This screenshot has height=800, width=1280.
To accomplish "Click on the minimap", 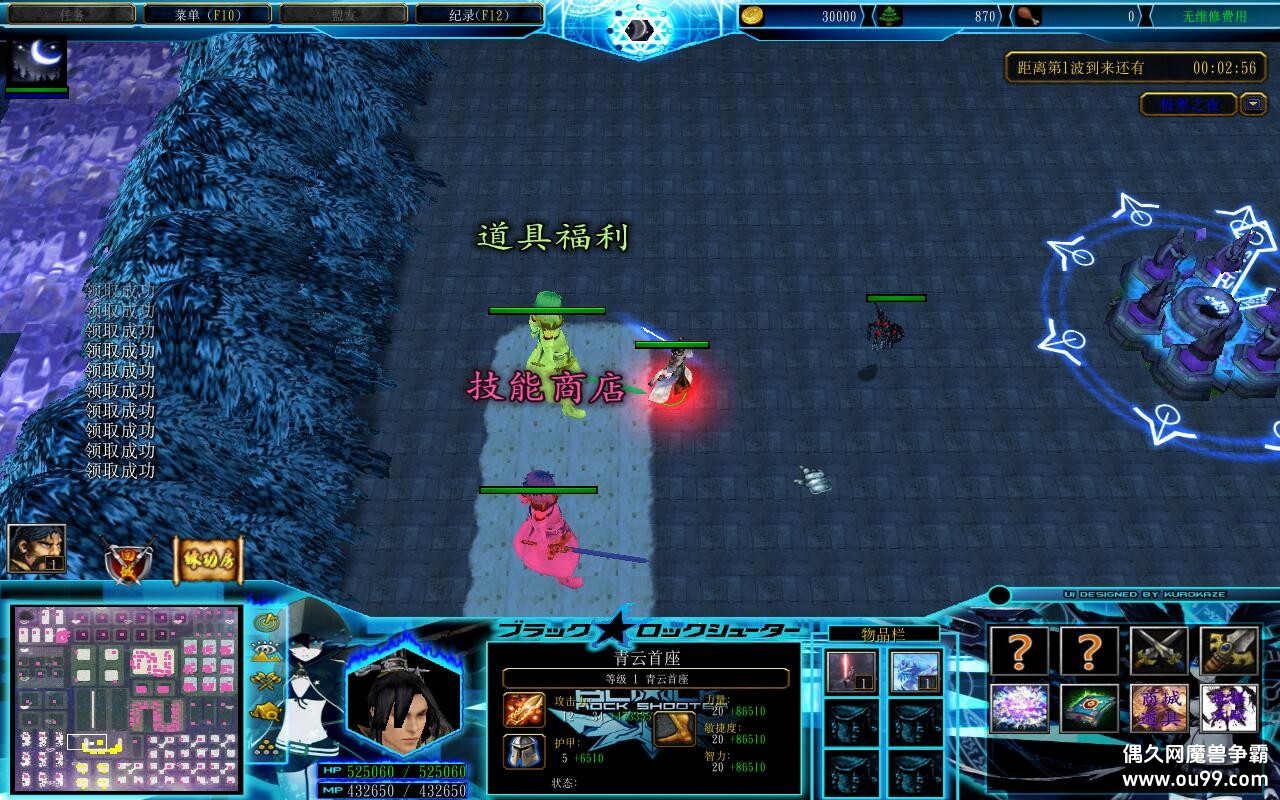I will tap(127, 698).
